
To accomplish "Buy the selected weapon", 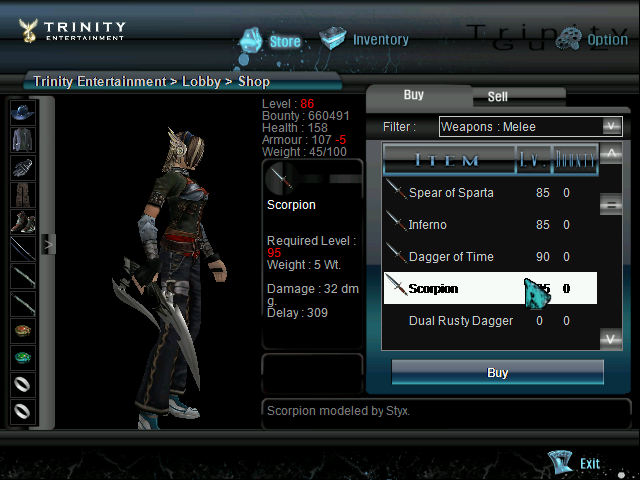I will [497, 372].
